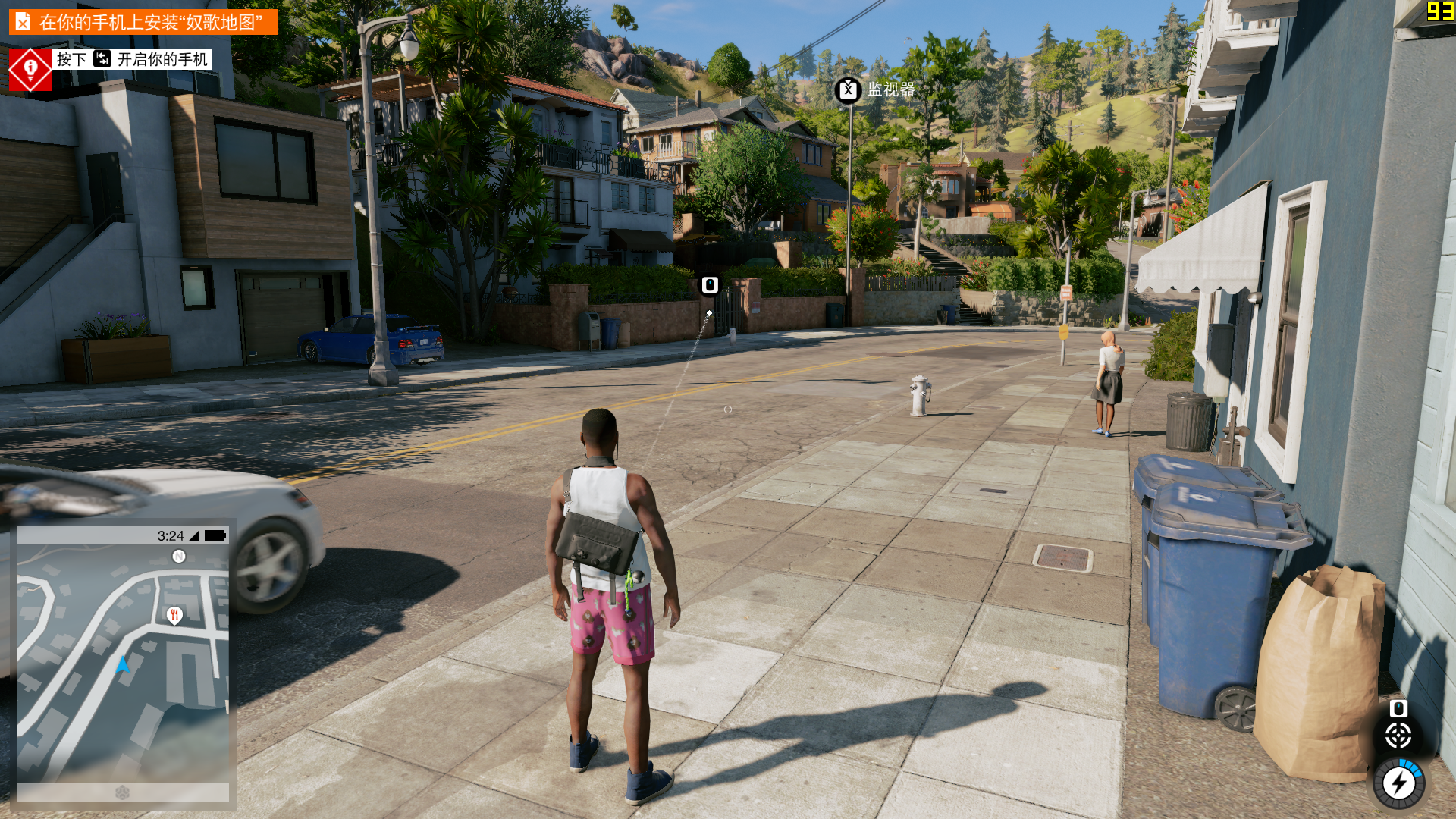The height and width of the screenshot is (819, 1456).
Task: Activate the lightning bolt botnet icon
Action: [1398, 783]
